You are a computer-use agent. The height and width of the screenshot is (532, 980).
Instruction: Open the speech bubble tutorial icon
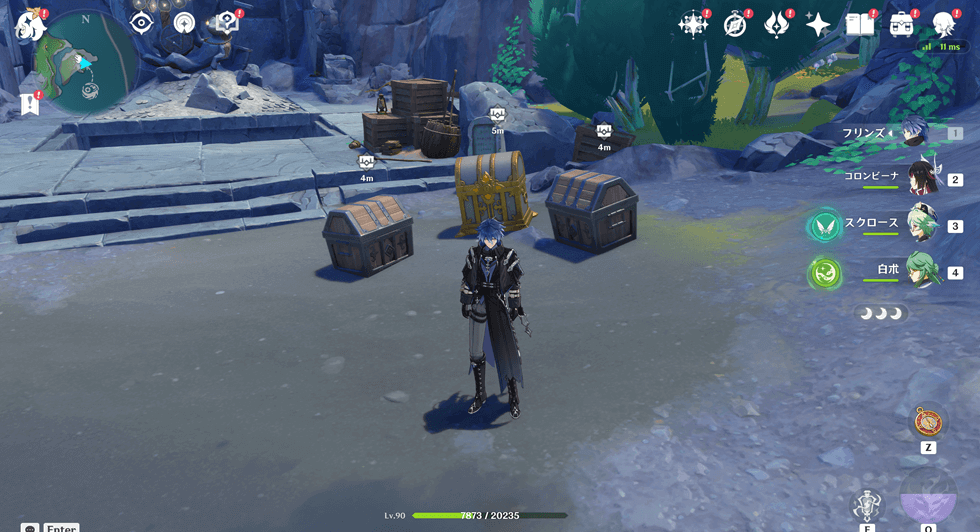click(227, 22)
